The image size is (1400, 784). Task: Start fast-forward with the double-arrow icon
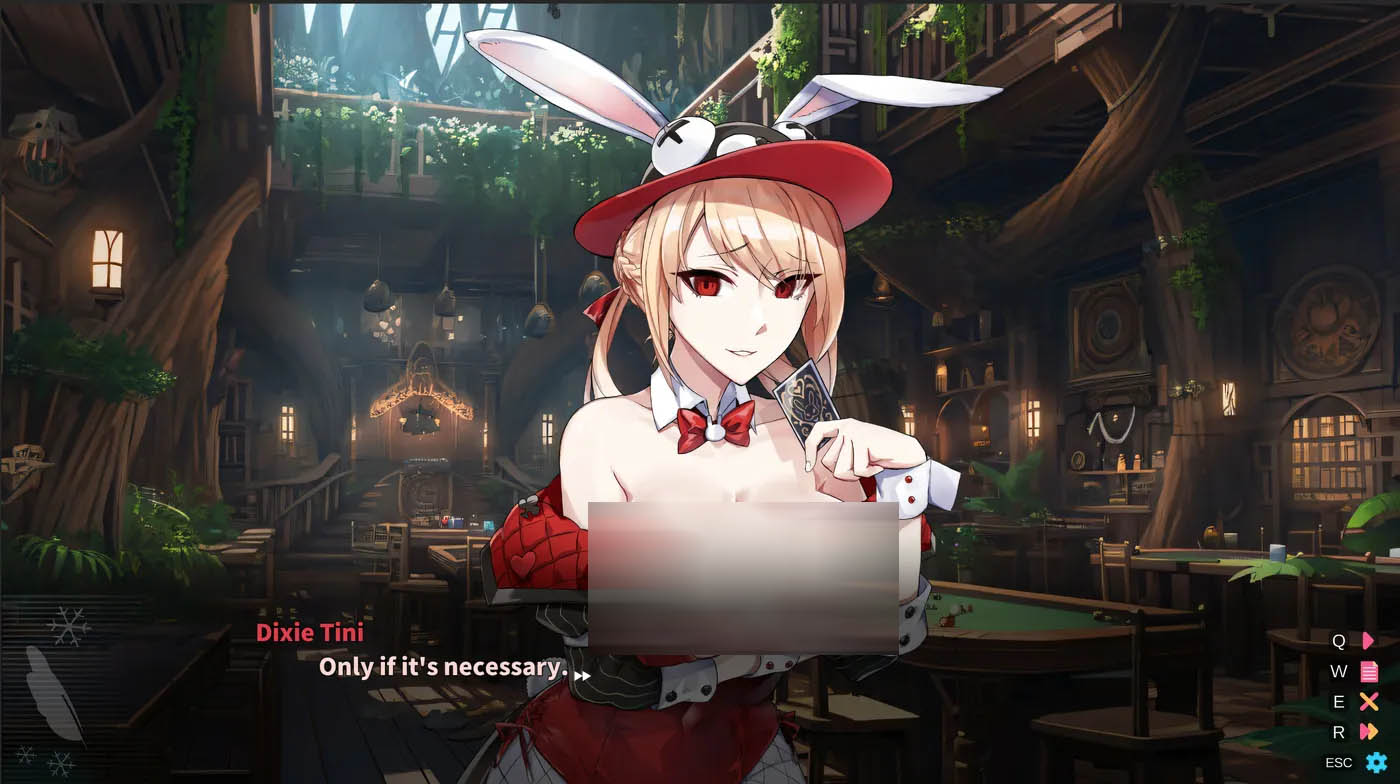[1368, 732]
